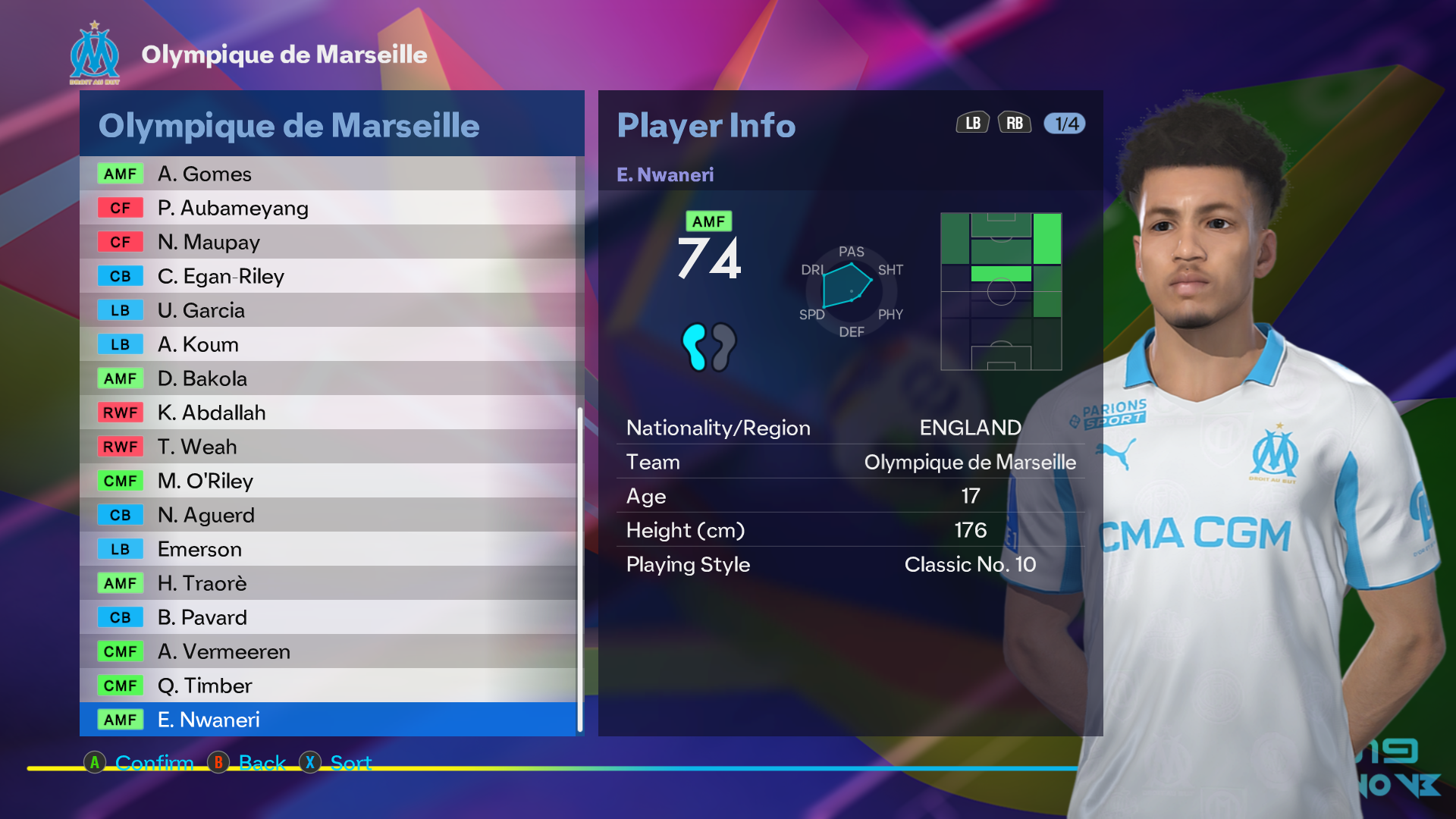This screenshot has width=1456, height=819.
Task: Choose P. Aubameyang in the player list
Action: 328,208
